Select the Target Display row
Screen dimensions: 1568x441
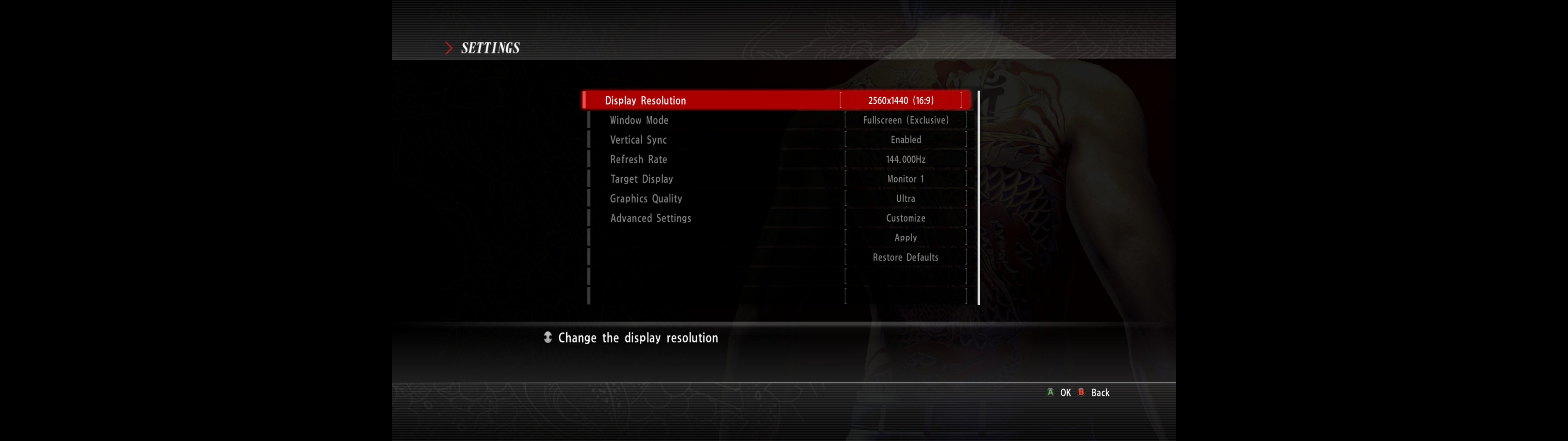point(641,178)
